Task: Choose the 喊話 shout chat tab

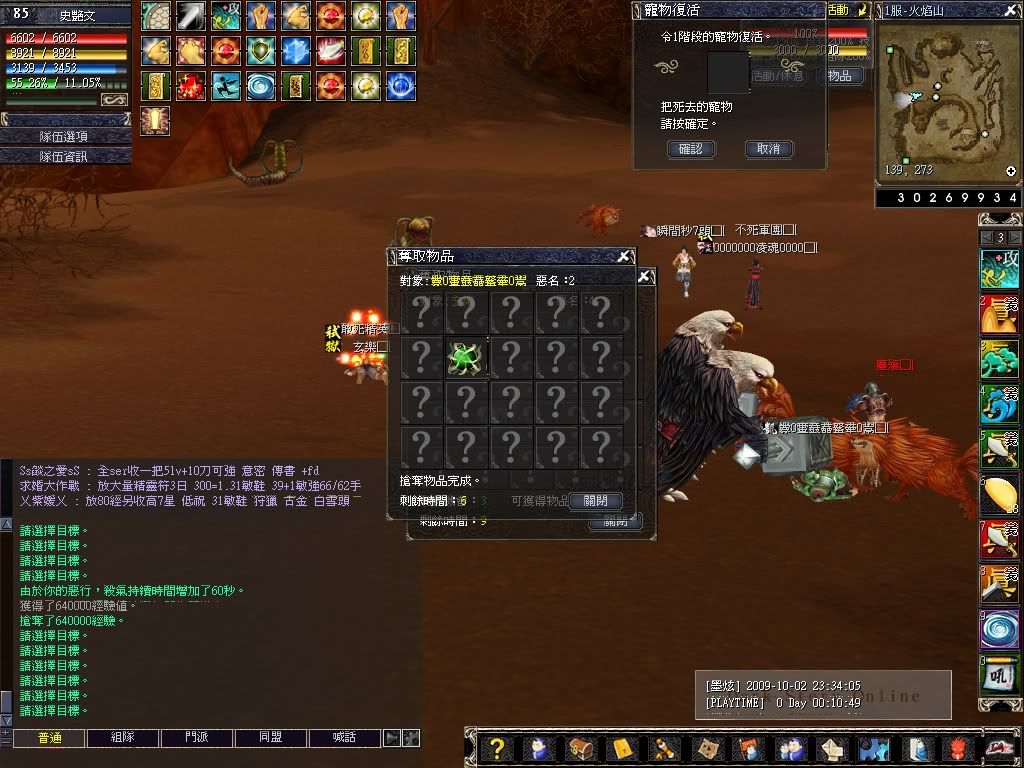Action: click(345, 738)
